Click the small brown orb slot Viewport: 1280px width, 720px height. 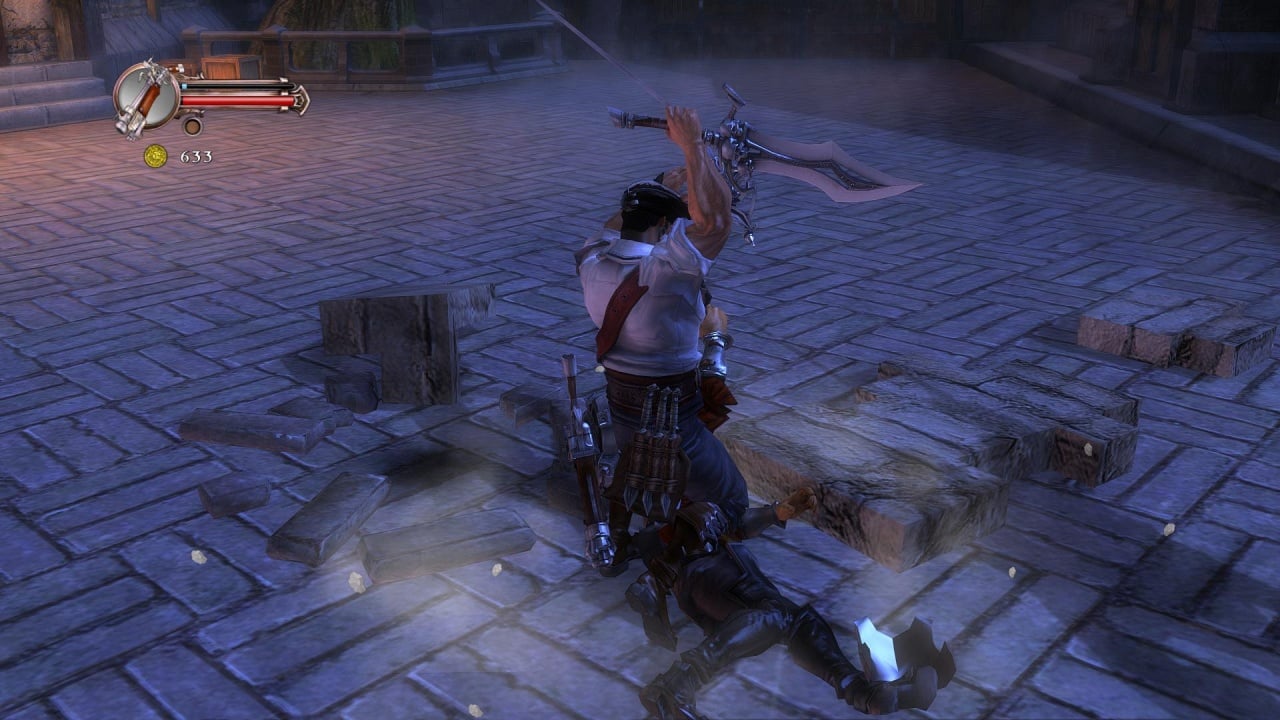(x=192, y=126)
